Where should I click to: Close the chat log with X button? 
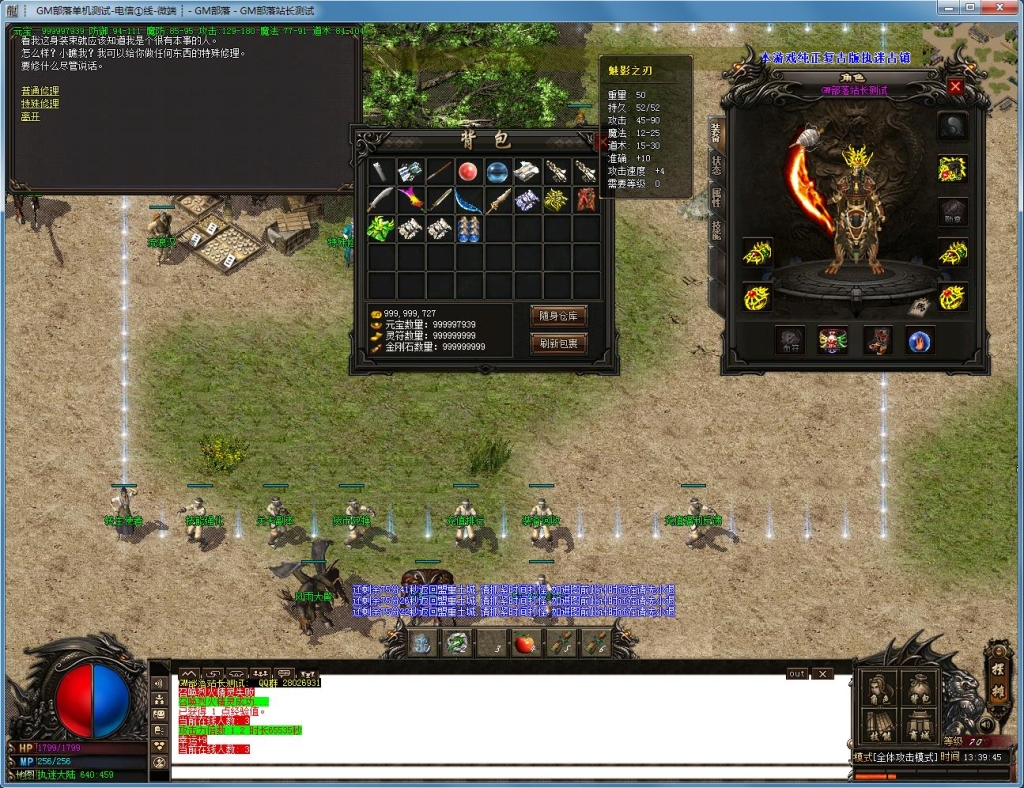tap(822, 674)
